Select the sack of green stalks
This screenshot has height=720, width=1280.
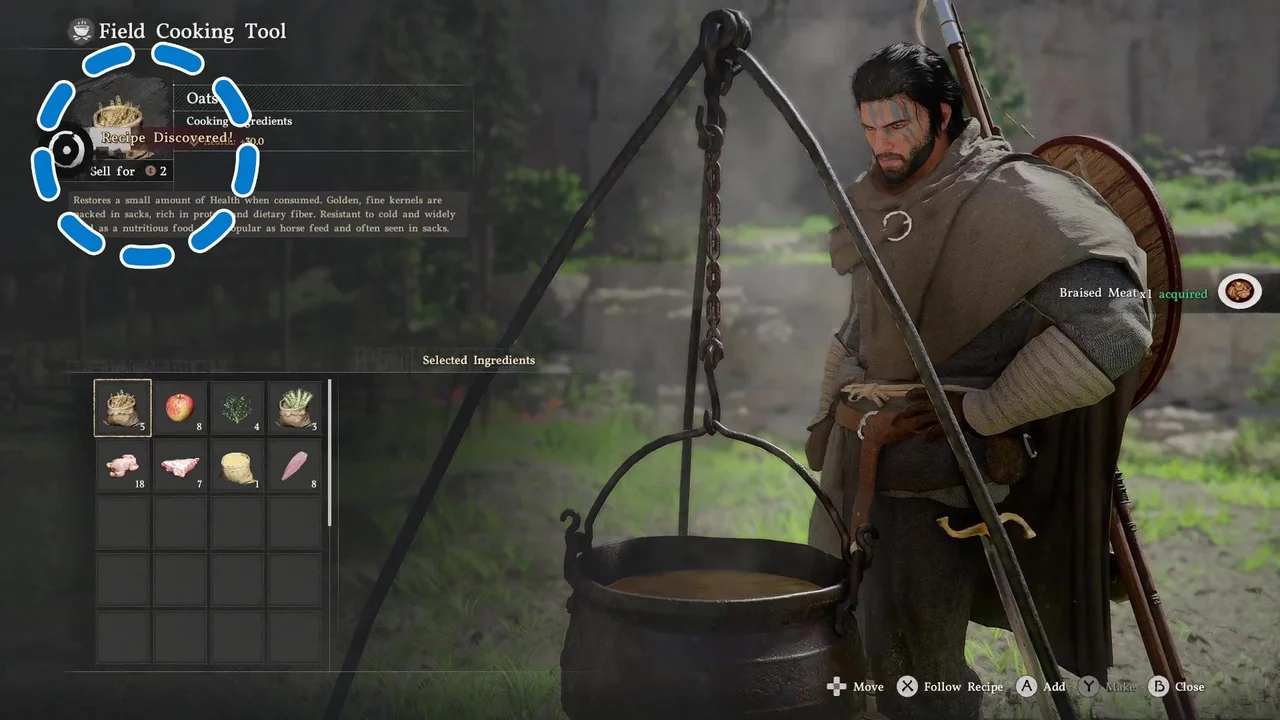(295, 408)
